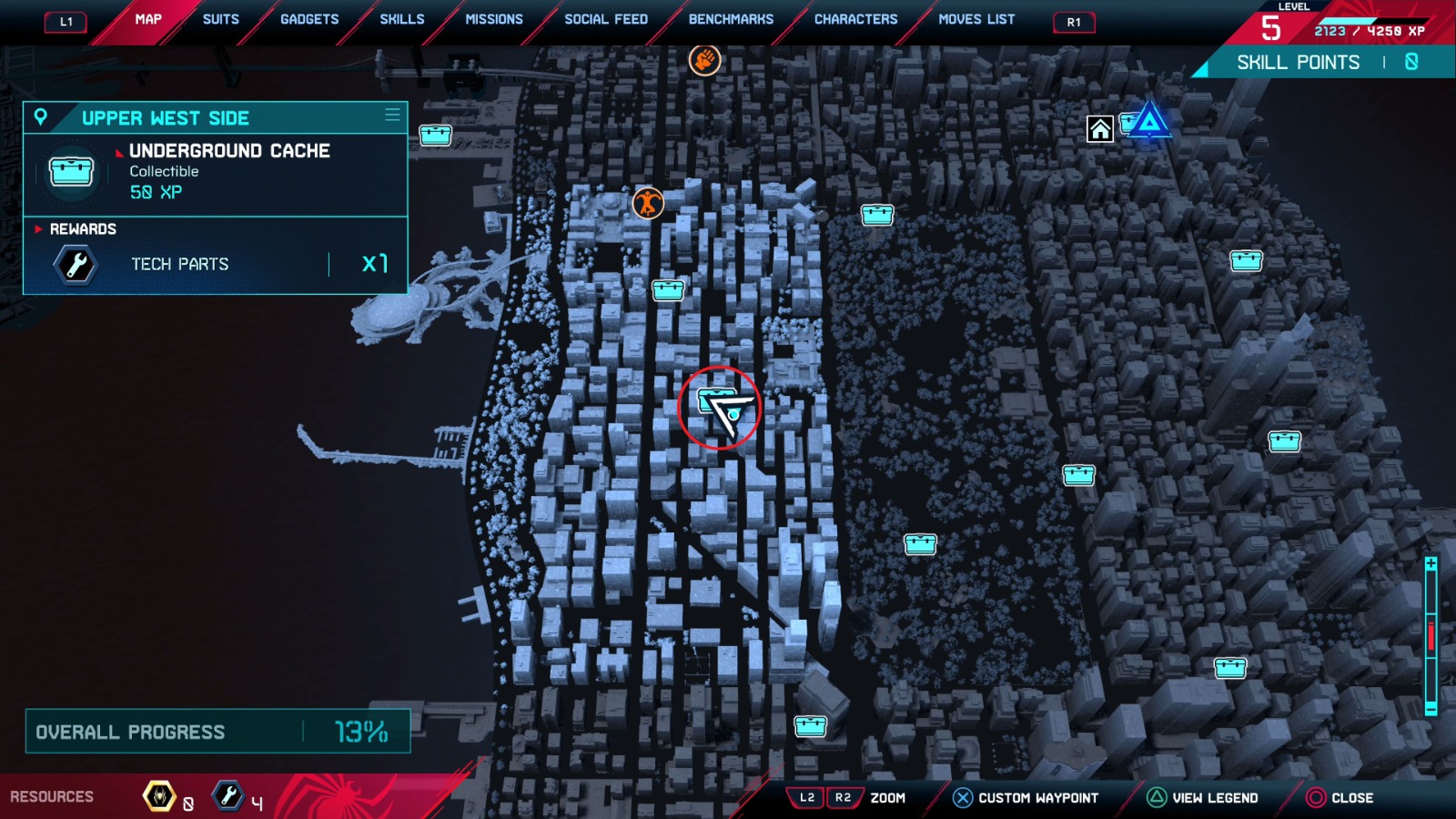Click the home base icon on the right side

coord(1099,129)
